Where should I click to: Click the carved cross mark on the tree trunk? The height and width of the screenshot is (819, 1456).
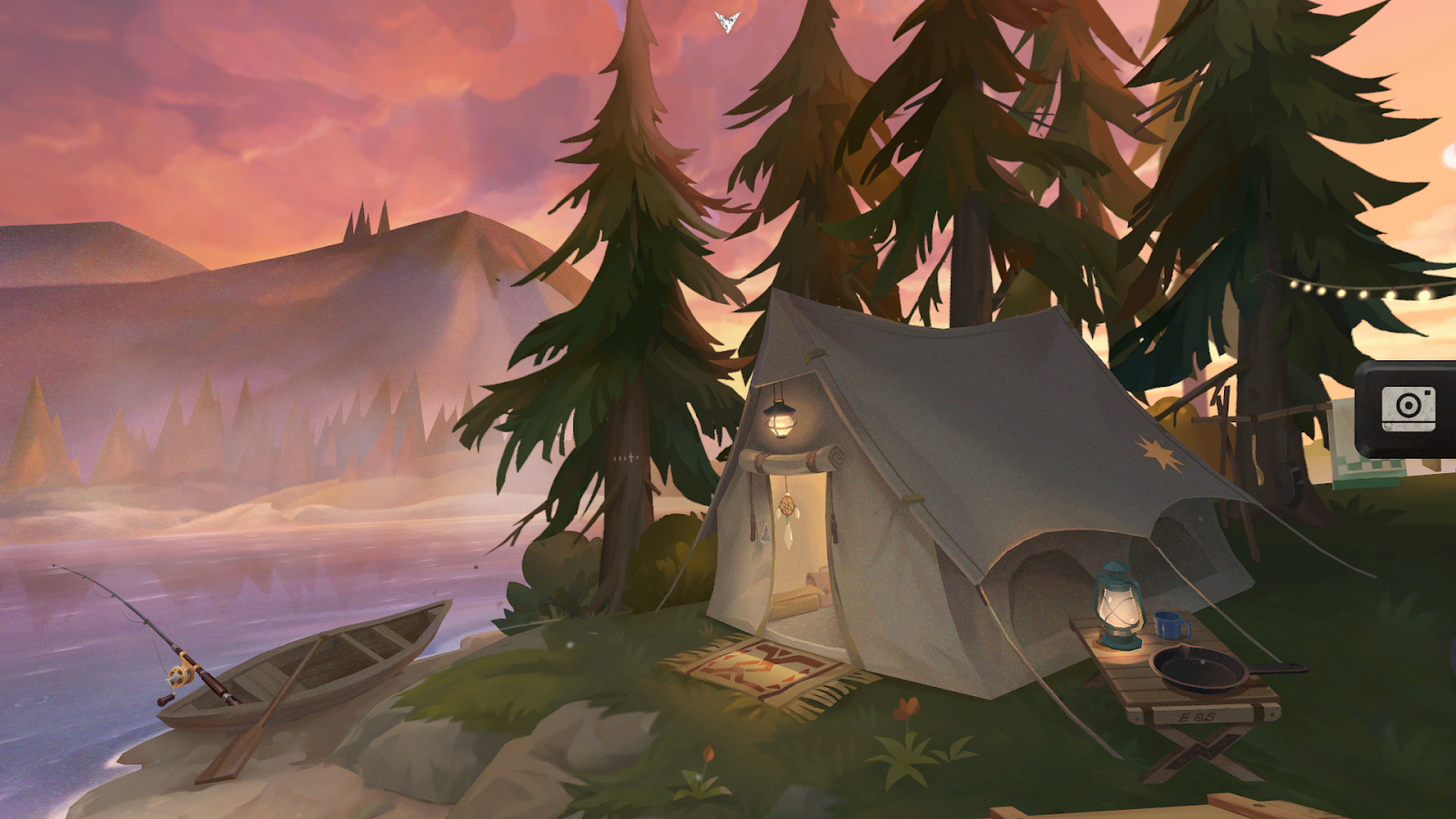[631, 457]
